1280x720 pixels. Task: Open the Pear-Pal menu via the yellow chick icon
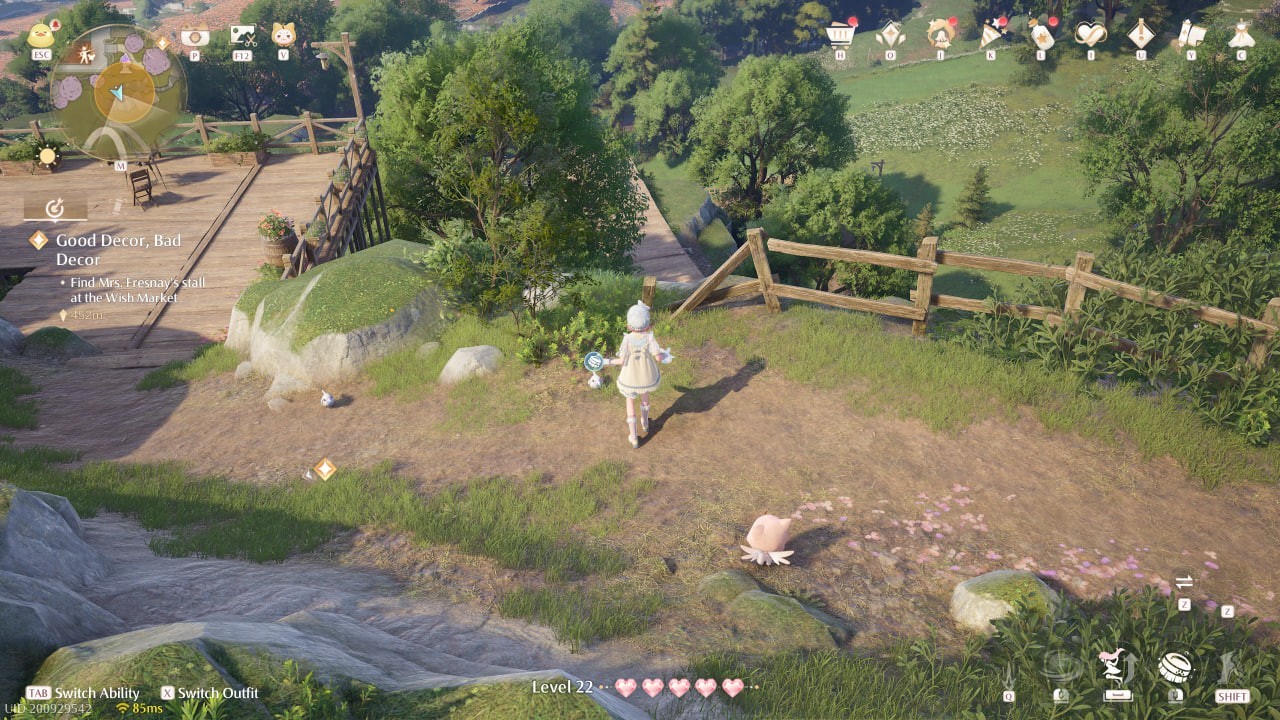[41, 36]
